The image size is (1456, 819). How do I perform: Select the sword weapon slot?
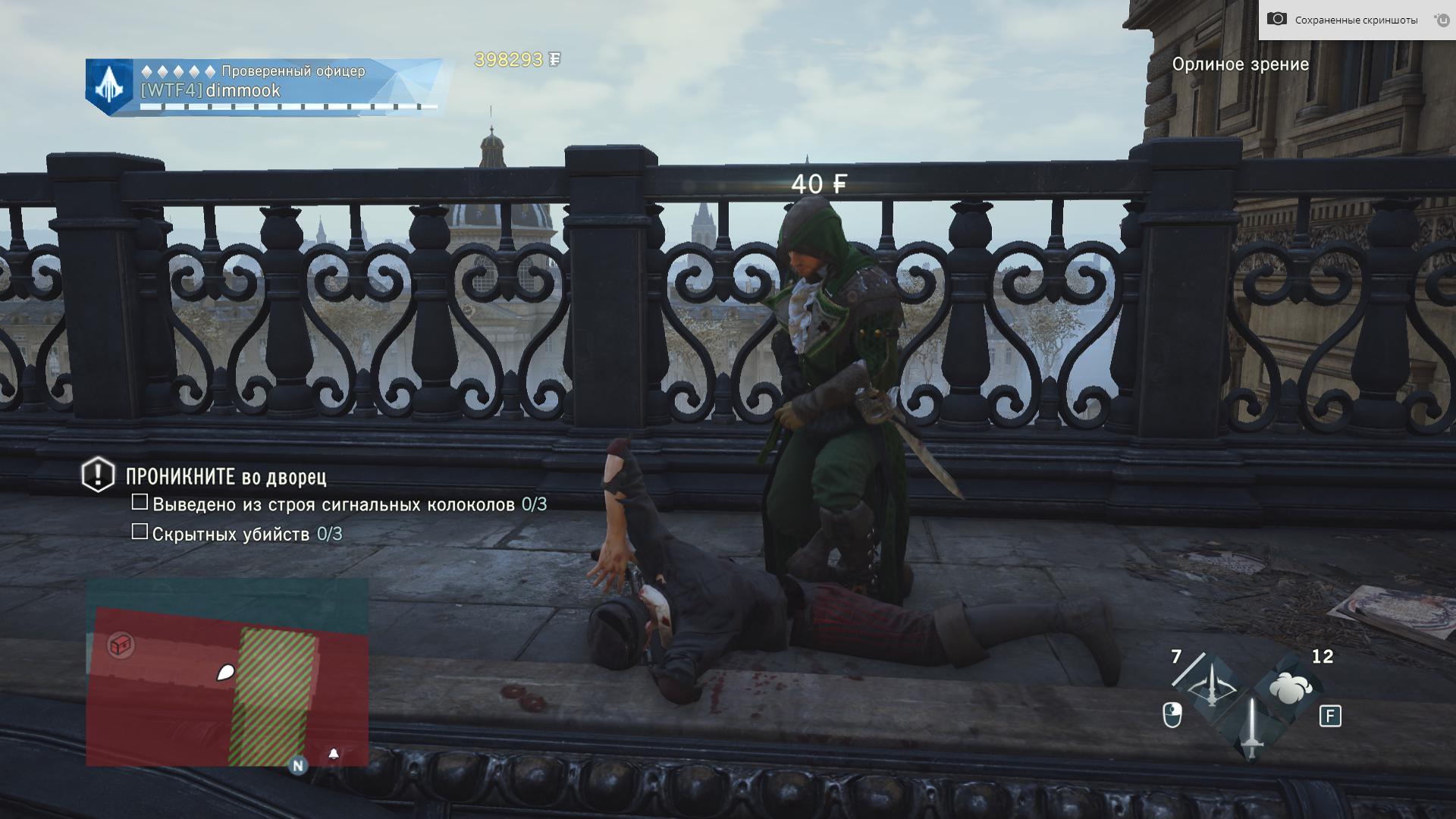click(x=1251, y=728)
